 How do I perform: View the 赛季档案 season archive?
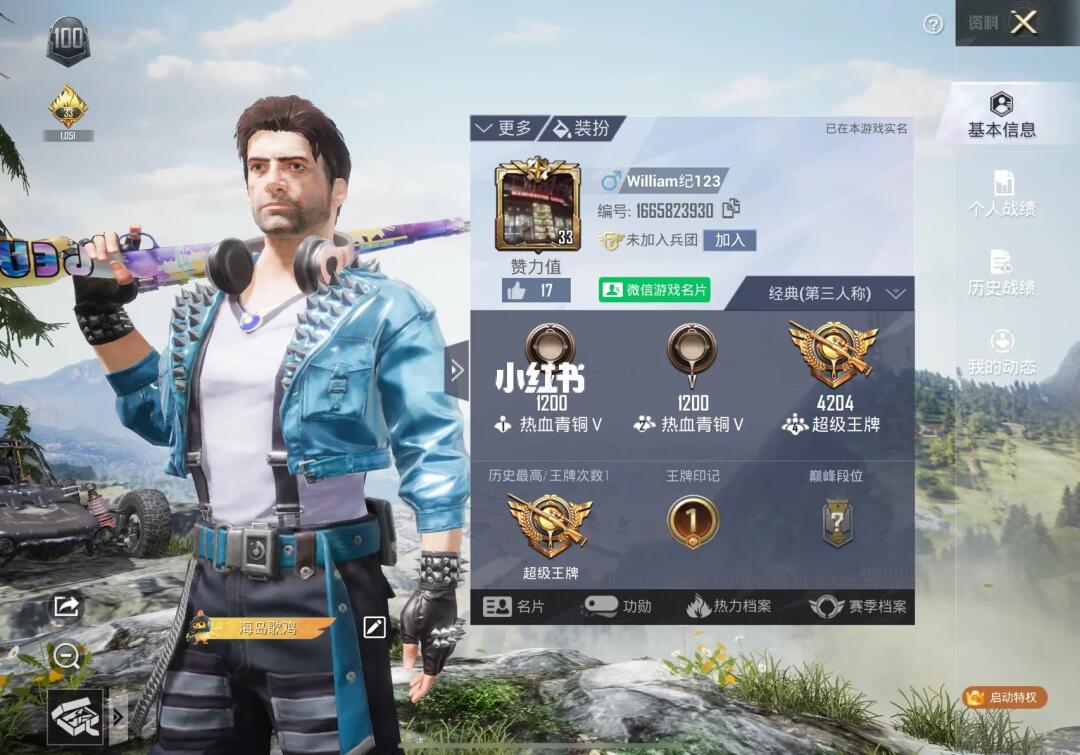coord(858,606)
